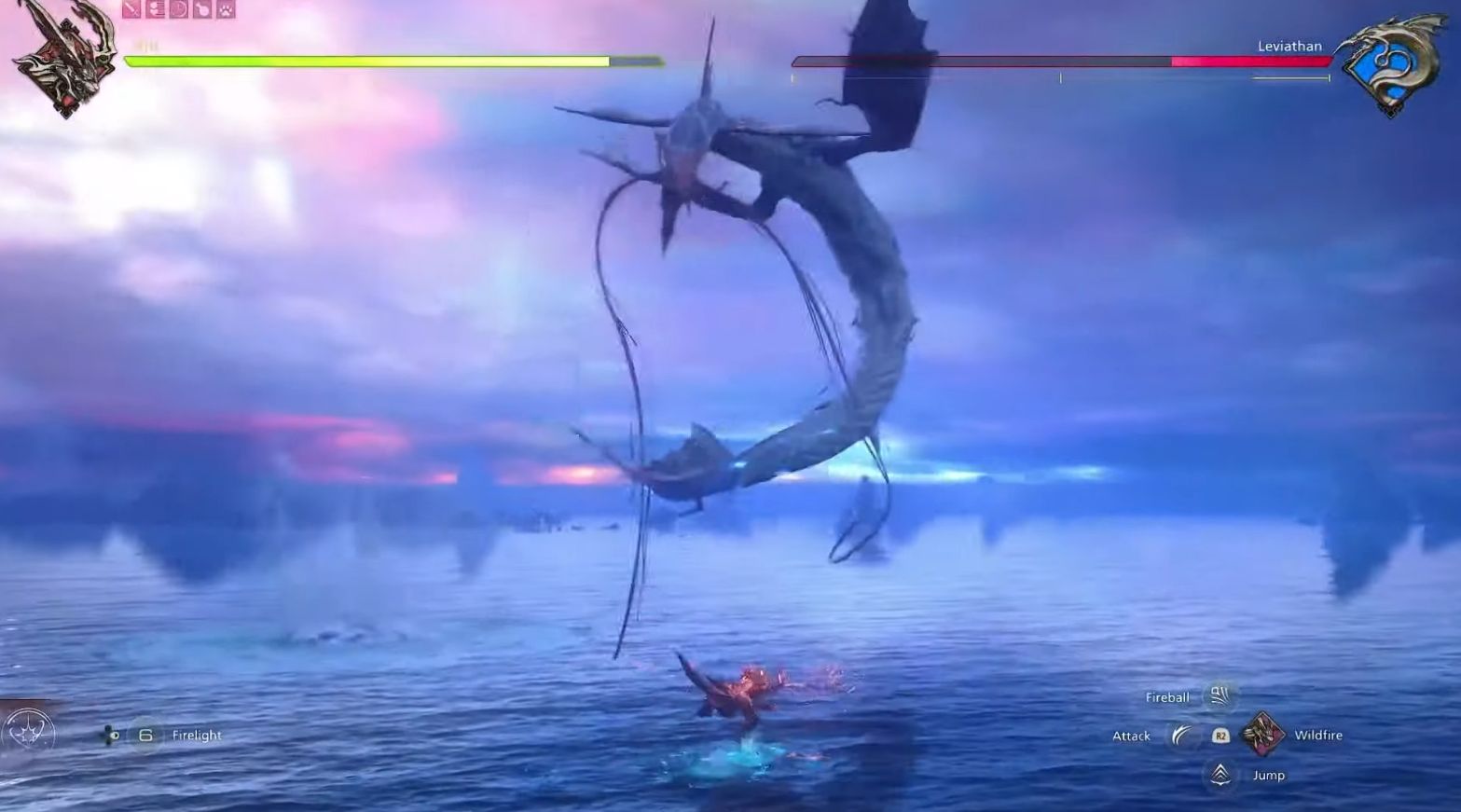
Task: Click the eye-shaped toggle beside the Firelight counter
Action: point(114,735)
